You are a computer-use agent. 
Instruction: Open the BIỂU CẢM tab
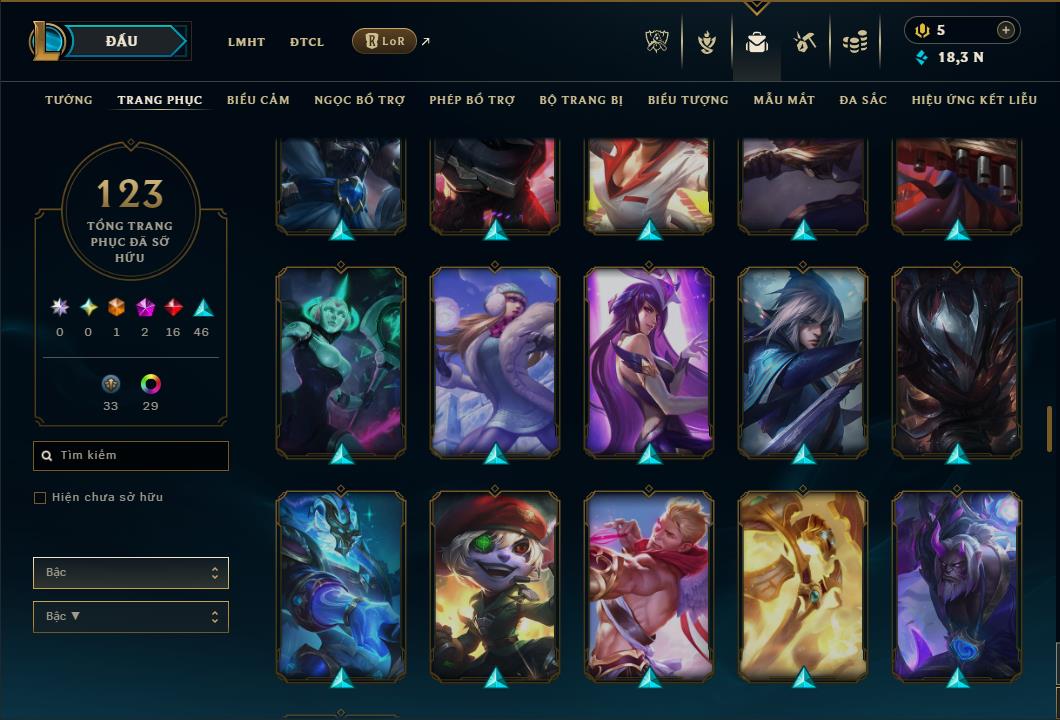pos(258,100)
